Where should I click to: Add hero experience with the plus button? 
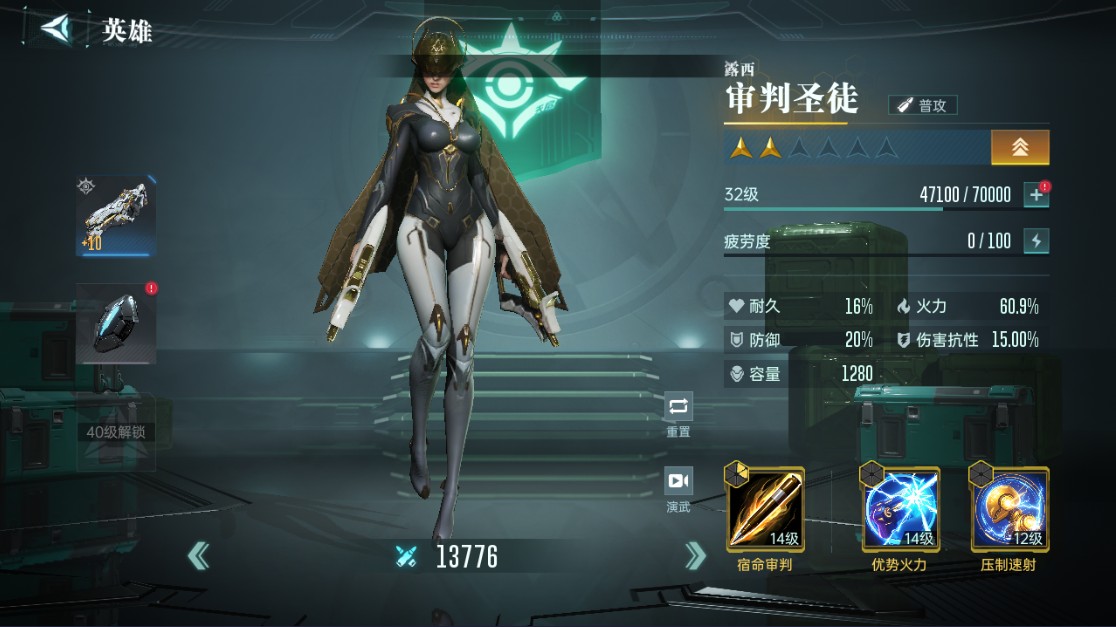click(x=1036, y=195)
